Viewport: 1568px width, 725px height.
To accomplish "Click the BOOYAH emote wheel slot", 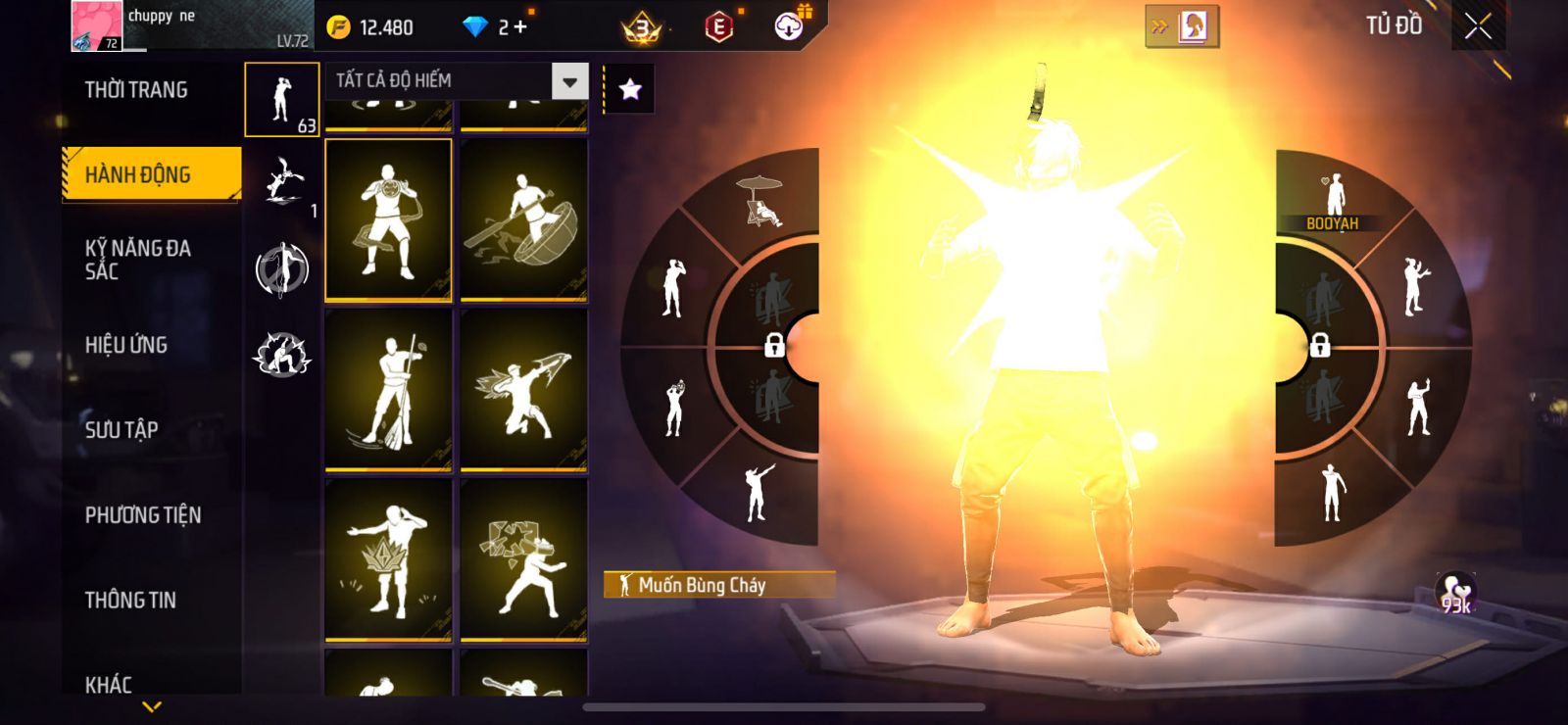I will (x=1332, y=201).
